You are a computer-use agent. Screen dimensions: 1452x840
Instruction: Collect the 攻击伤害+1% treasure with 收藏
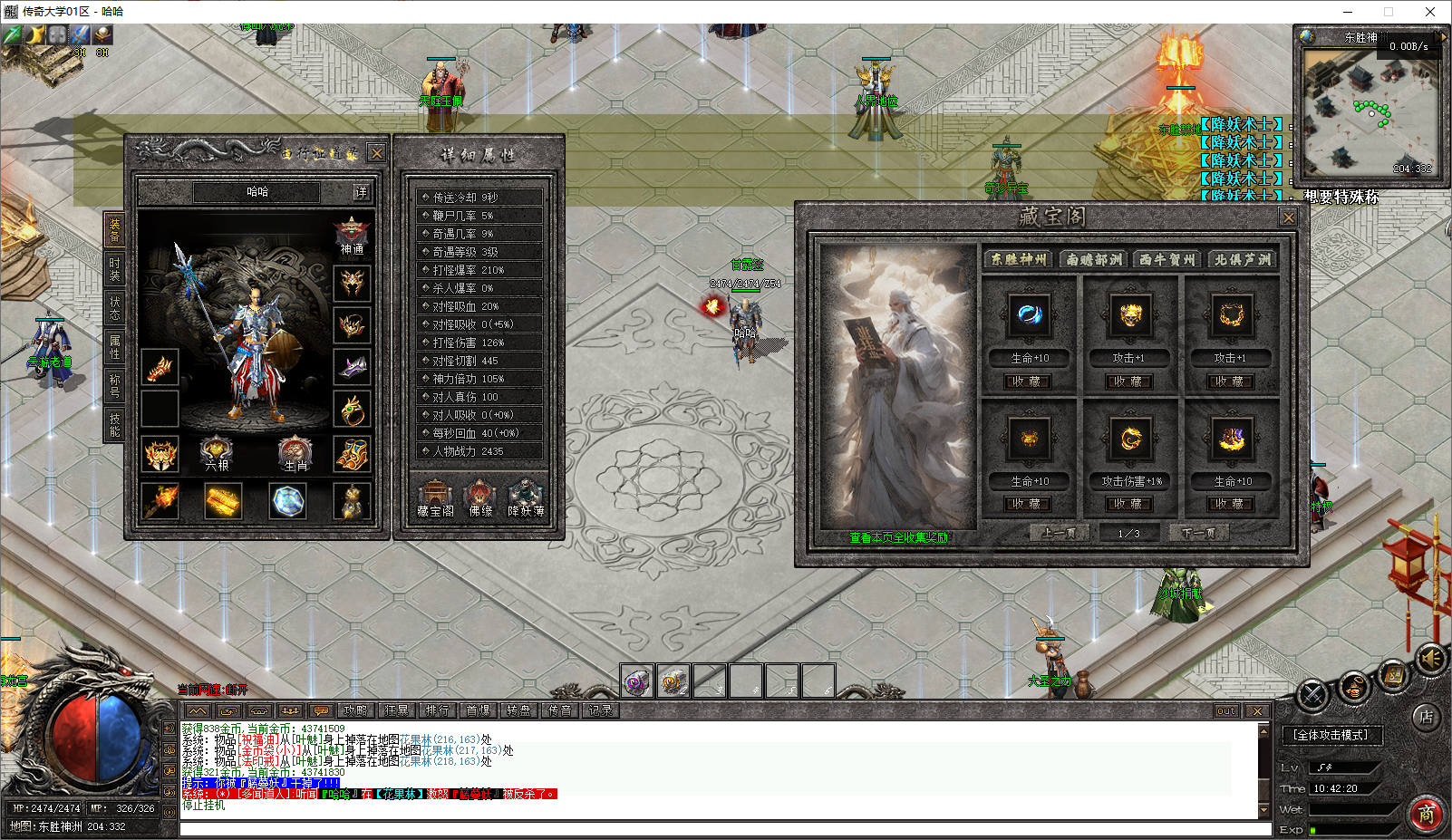point(1130,504)
